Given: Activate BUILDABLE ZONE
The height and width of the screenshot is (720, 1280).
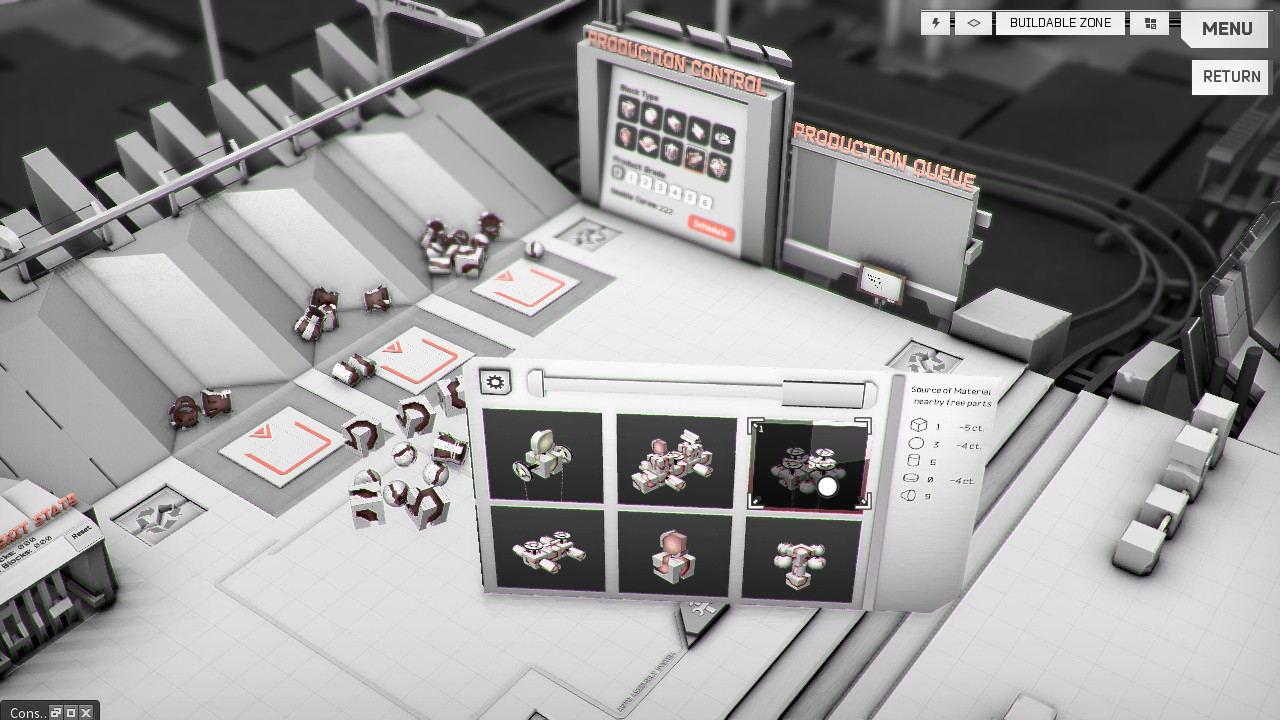Looking at the screenshot, I should 1061,22.
